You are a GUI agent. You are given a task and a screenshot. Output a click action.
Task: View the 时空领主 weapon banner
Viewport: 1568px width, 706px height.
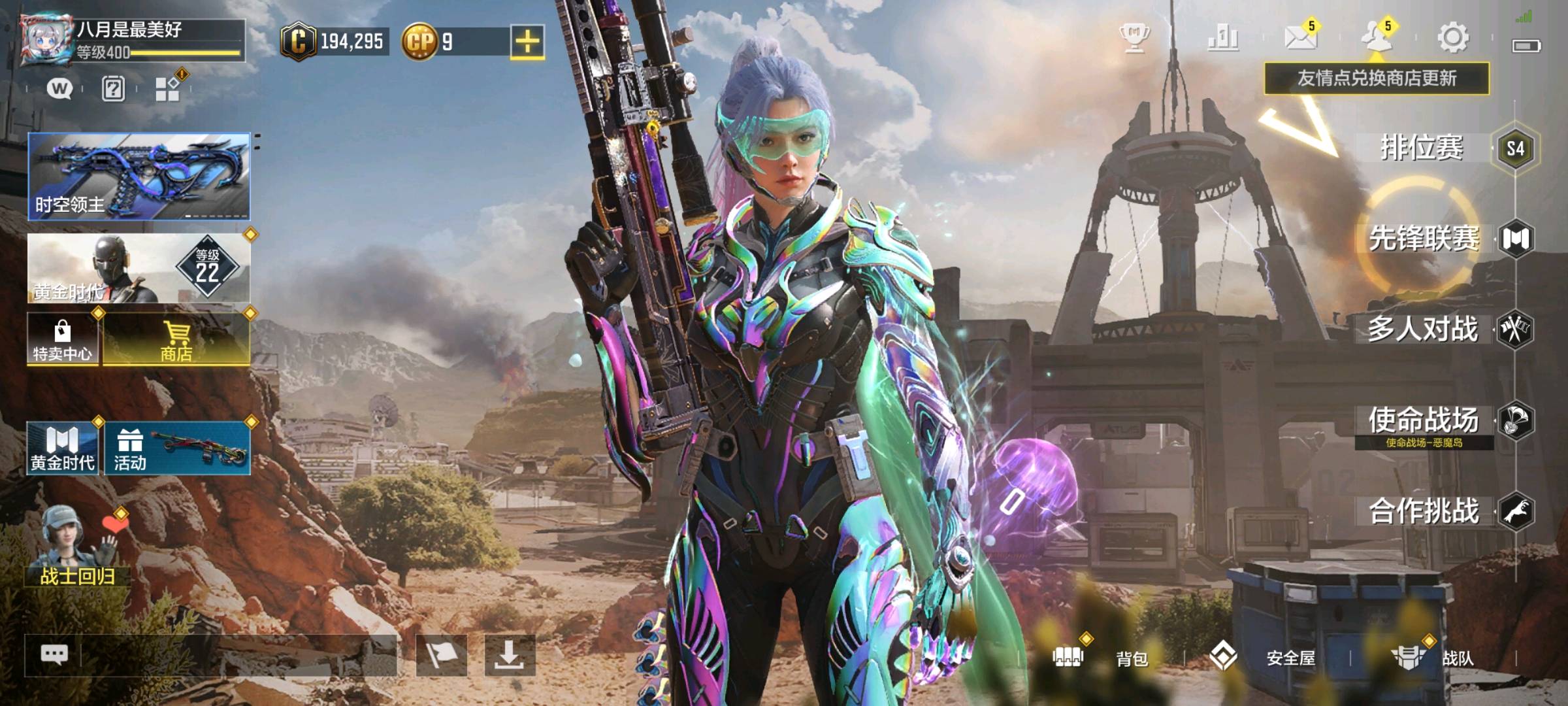pyautogui.click(x=139, y=176)
